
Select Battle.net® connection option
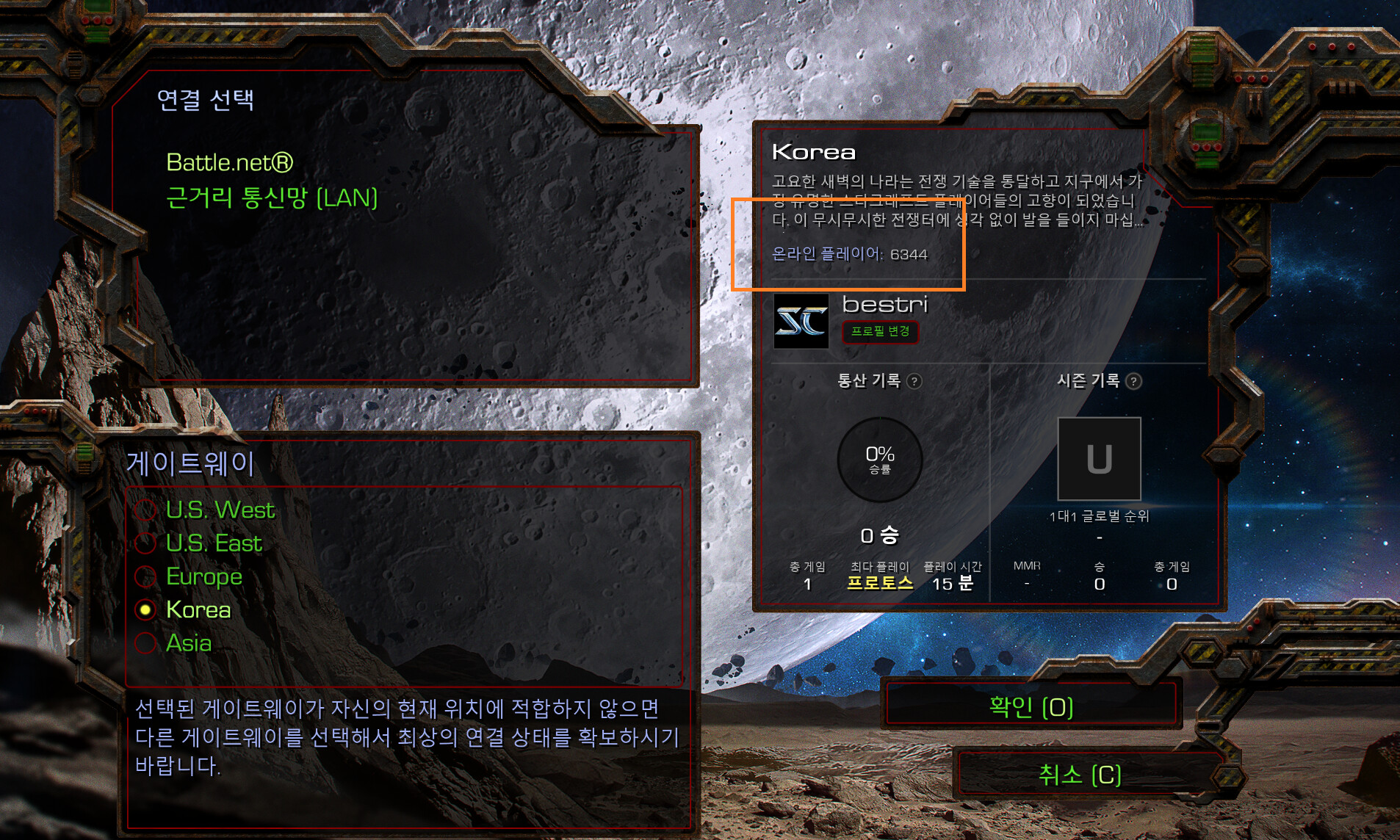(229, 162)
